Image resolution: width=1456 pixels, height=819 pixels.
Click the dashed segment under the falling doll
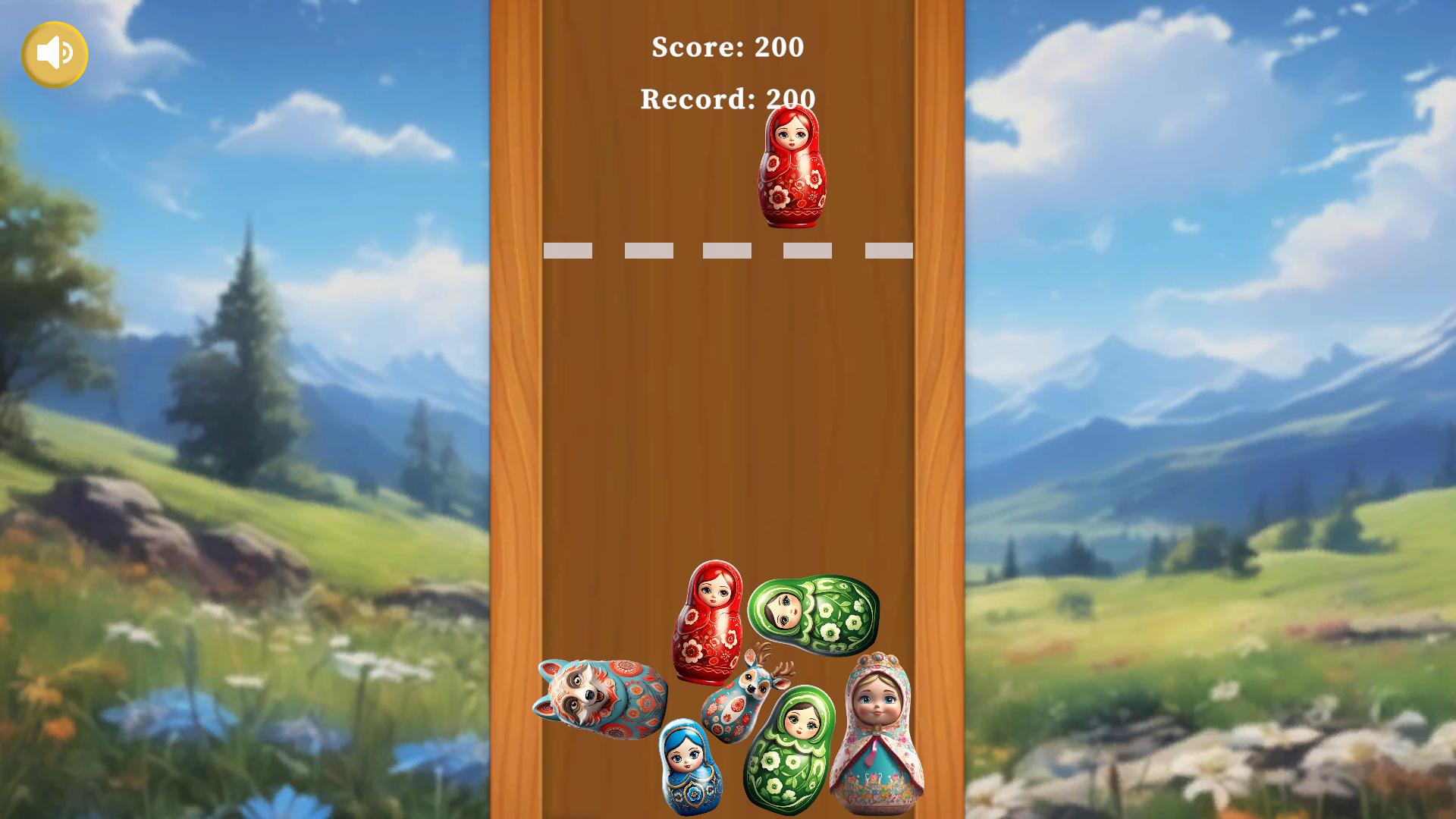tap(808, 250)
